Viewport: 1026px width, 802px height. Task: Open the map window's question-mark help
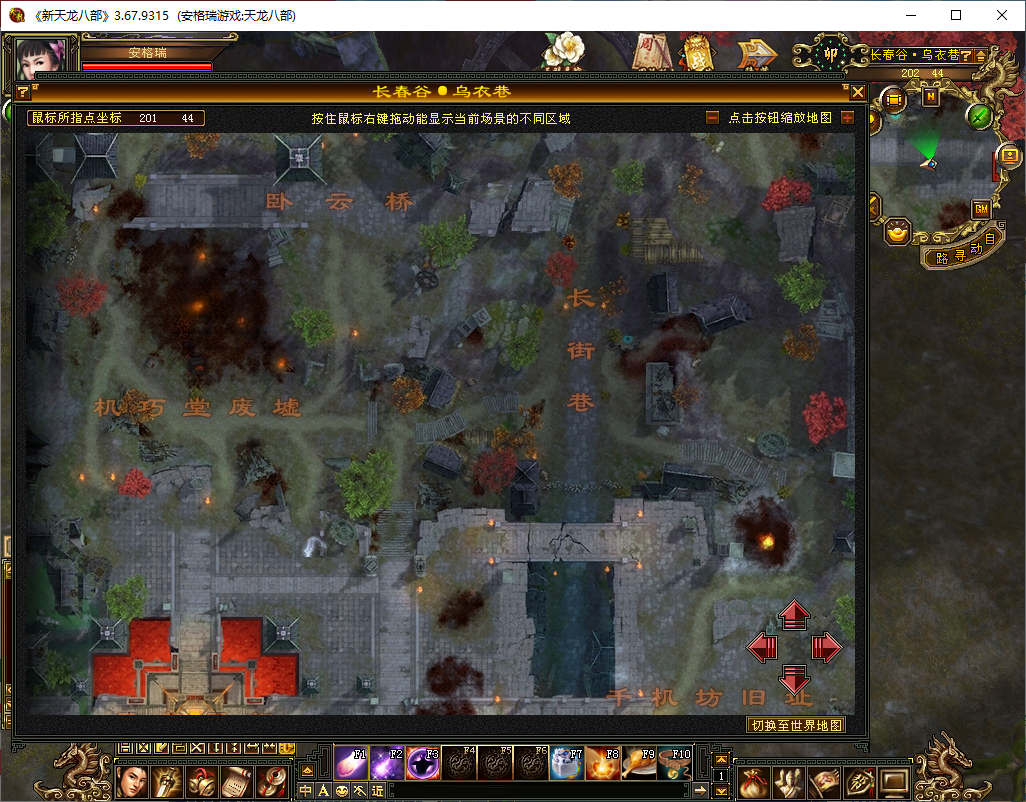click(x=23, y=92)
